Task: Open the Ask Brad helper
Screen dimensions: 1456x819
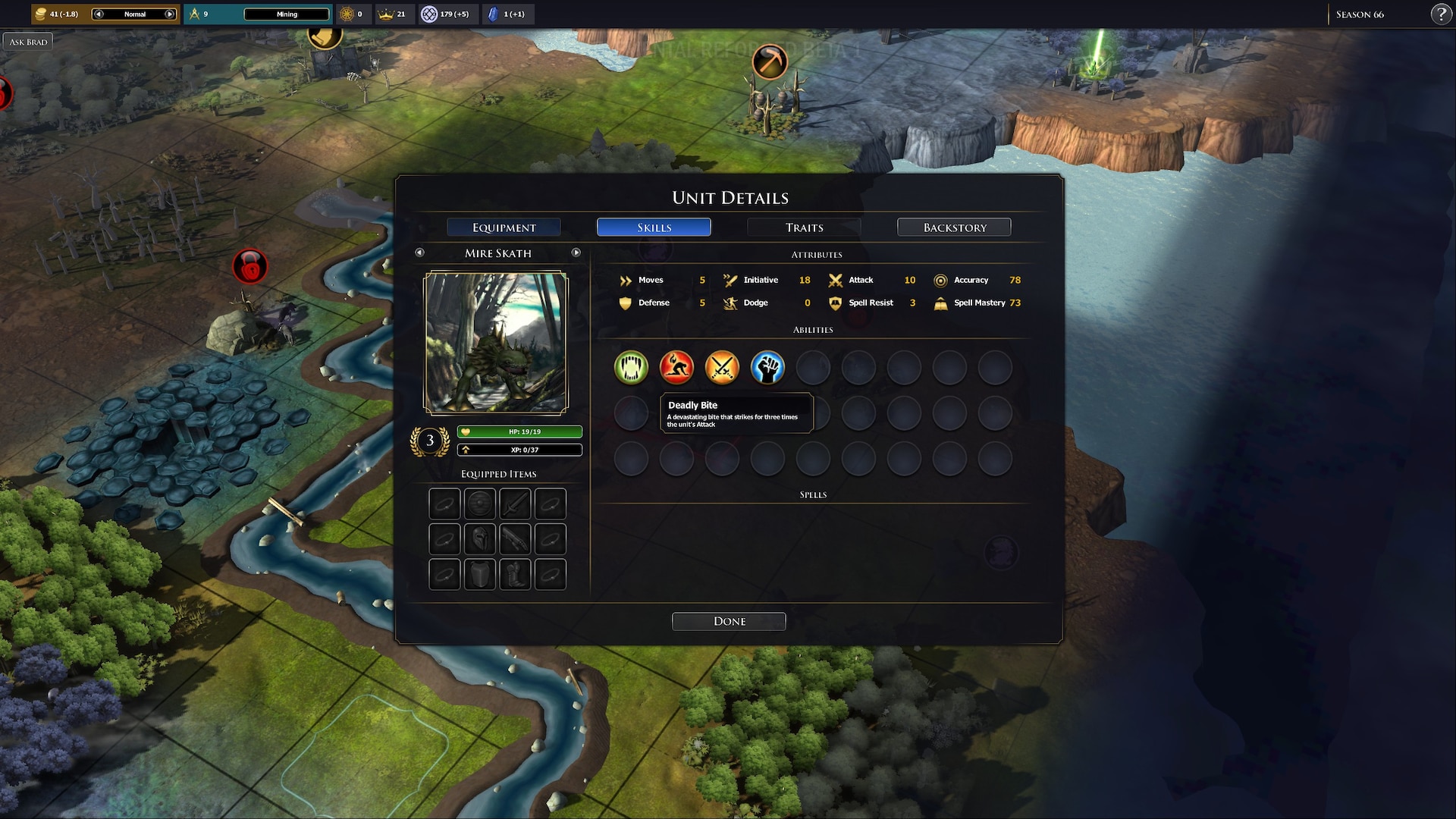Action: [28, 42]
